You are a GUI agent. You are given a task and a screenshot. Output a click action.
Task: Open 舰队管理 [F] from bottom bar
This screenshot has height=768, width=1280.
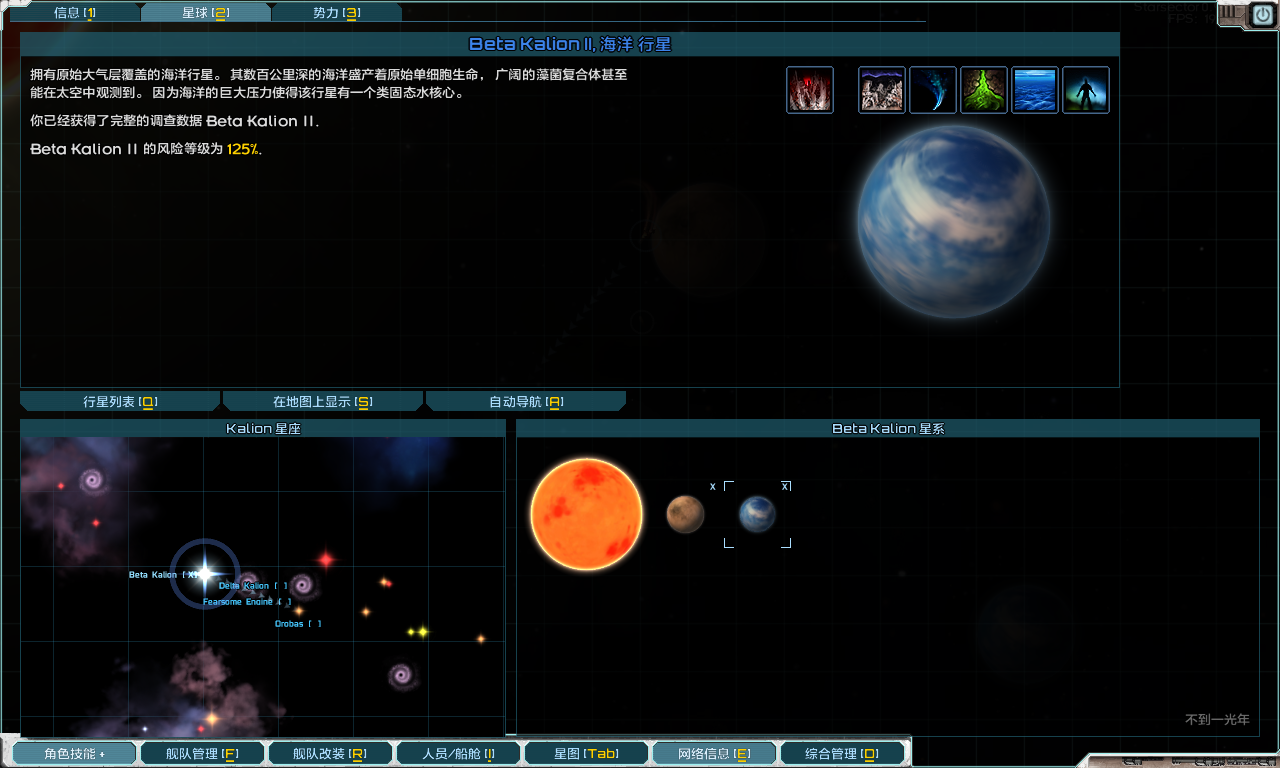202,753
